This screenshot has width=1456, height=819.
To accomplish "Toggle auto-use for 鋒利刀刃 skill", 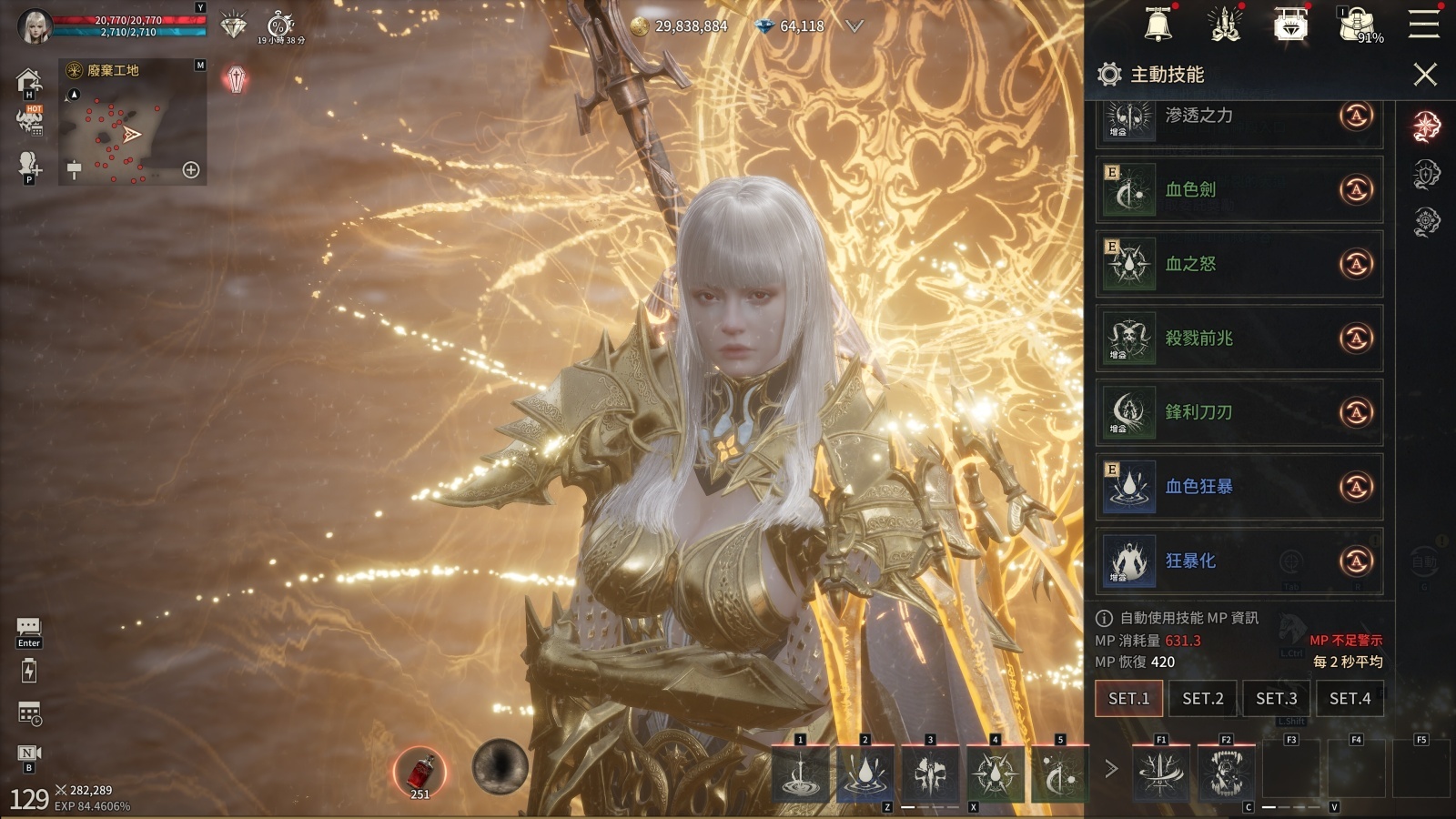I will click(1356, 412).
